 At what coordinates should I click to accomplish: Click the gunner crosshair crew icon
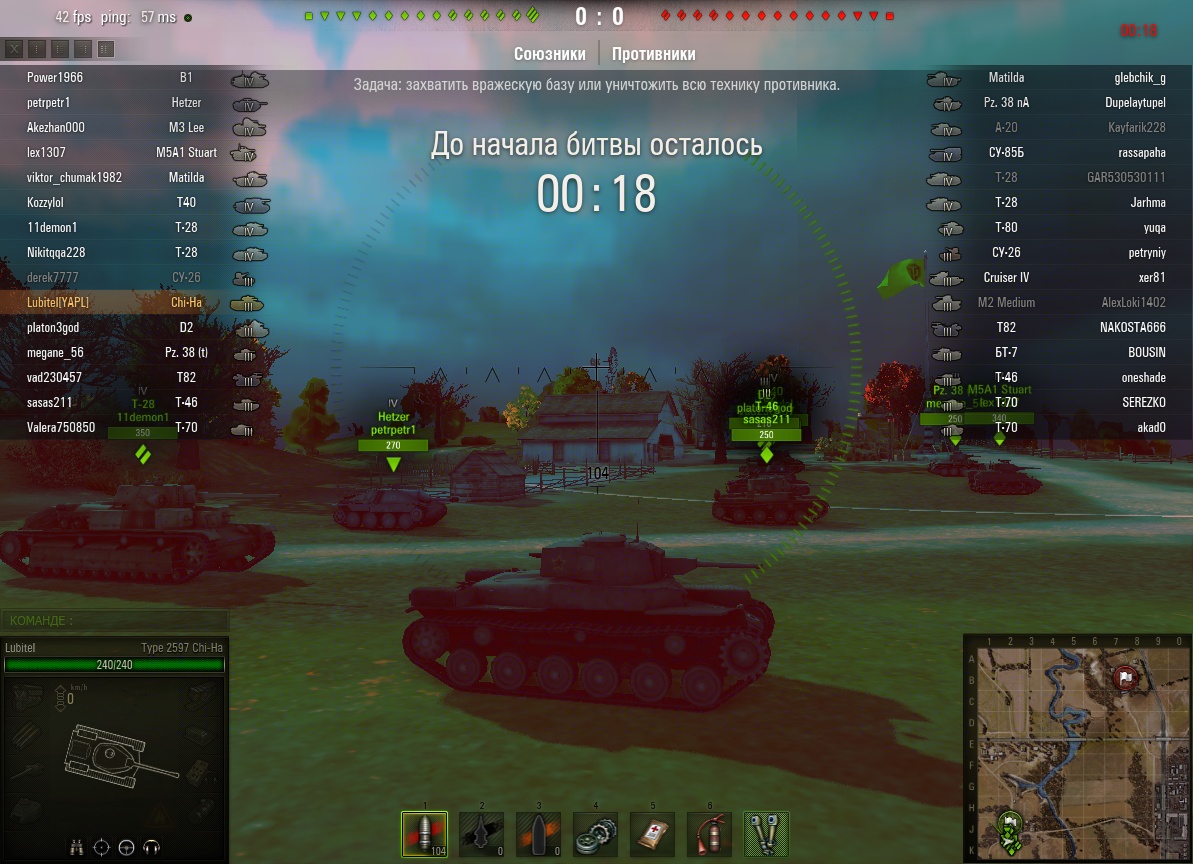101,847
